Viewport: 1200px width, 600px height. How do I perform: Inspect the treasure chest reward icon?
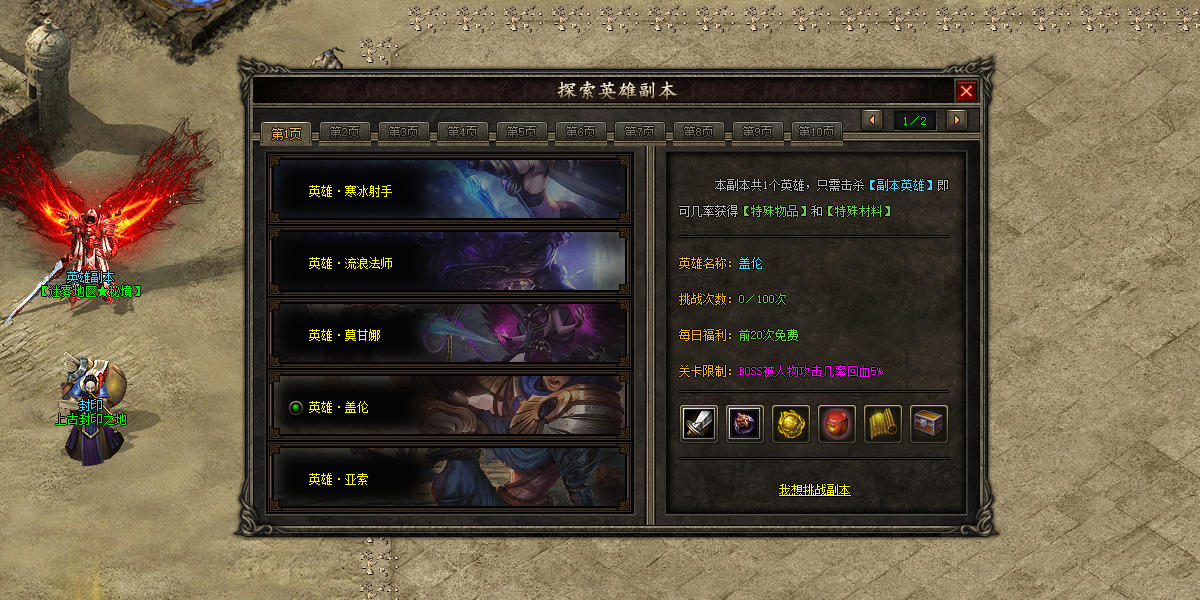tap(929, 424)
